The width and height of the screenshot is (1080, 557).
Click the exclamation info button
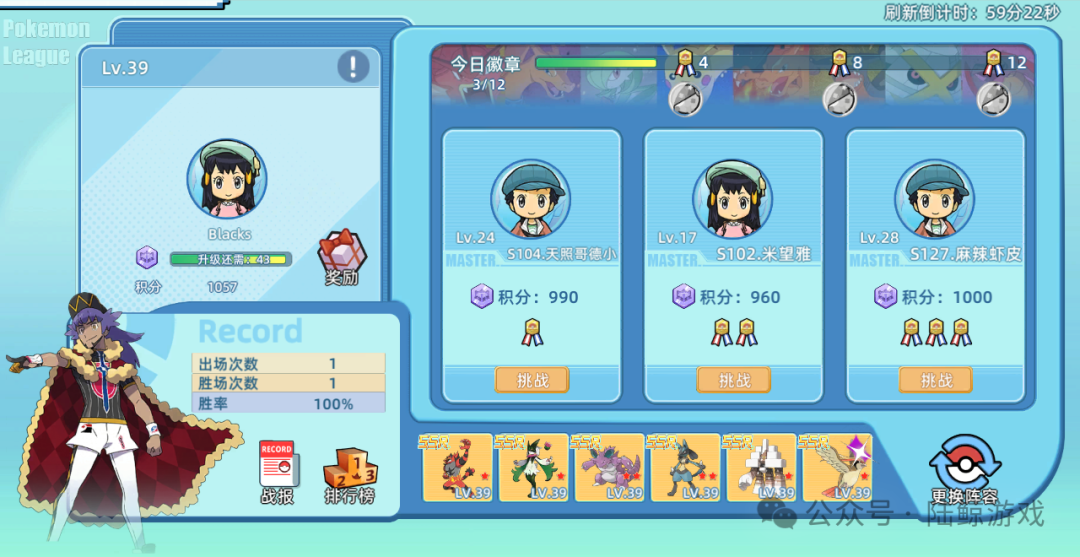(x=353, y=67)
